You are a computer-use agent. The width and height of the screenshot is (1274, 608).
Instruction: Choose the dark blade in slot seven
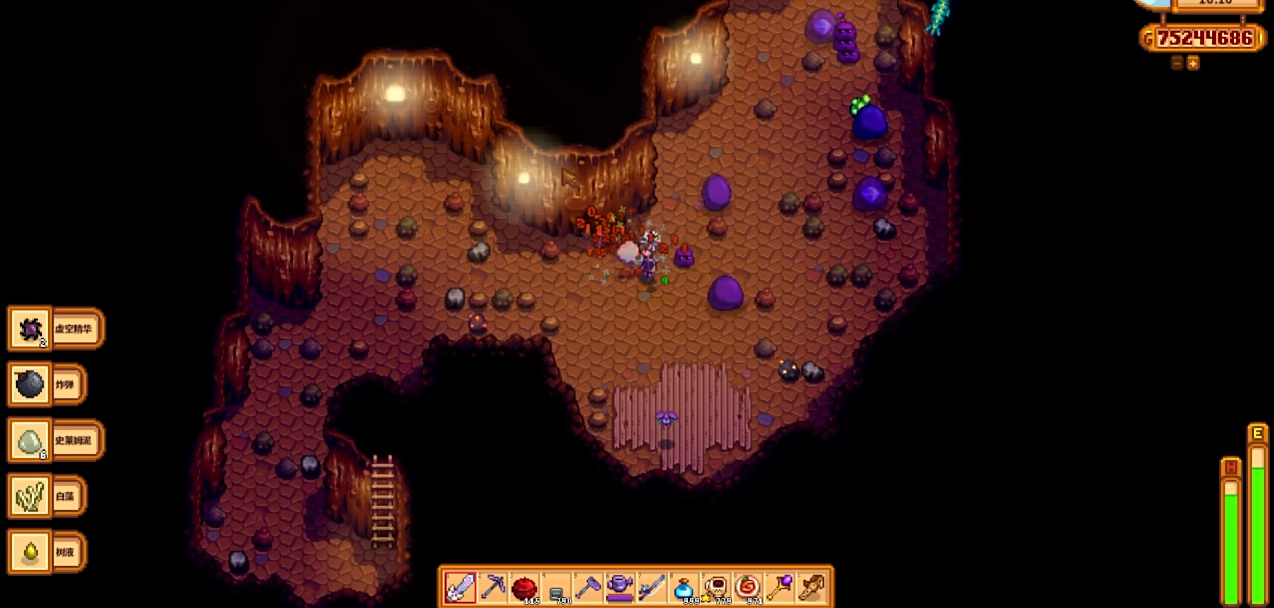(x=652, y=587)
